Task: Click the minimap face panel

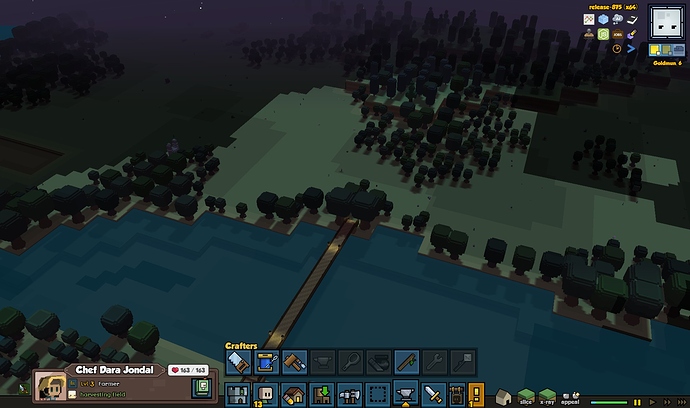Action: 665,22
